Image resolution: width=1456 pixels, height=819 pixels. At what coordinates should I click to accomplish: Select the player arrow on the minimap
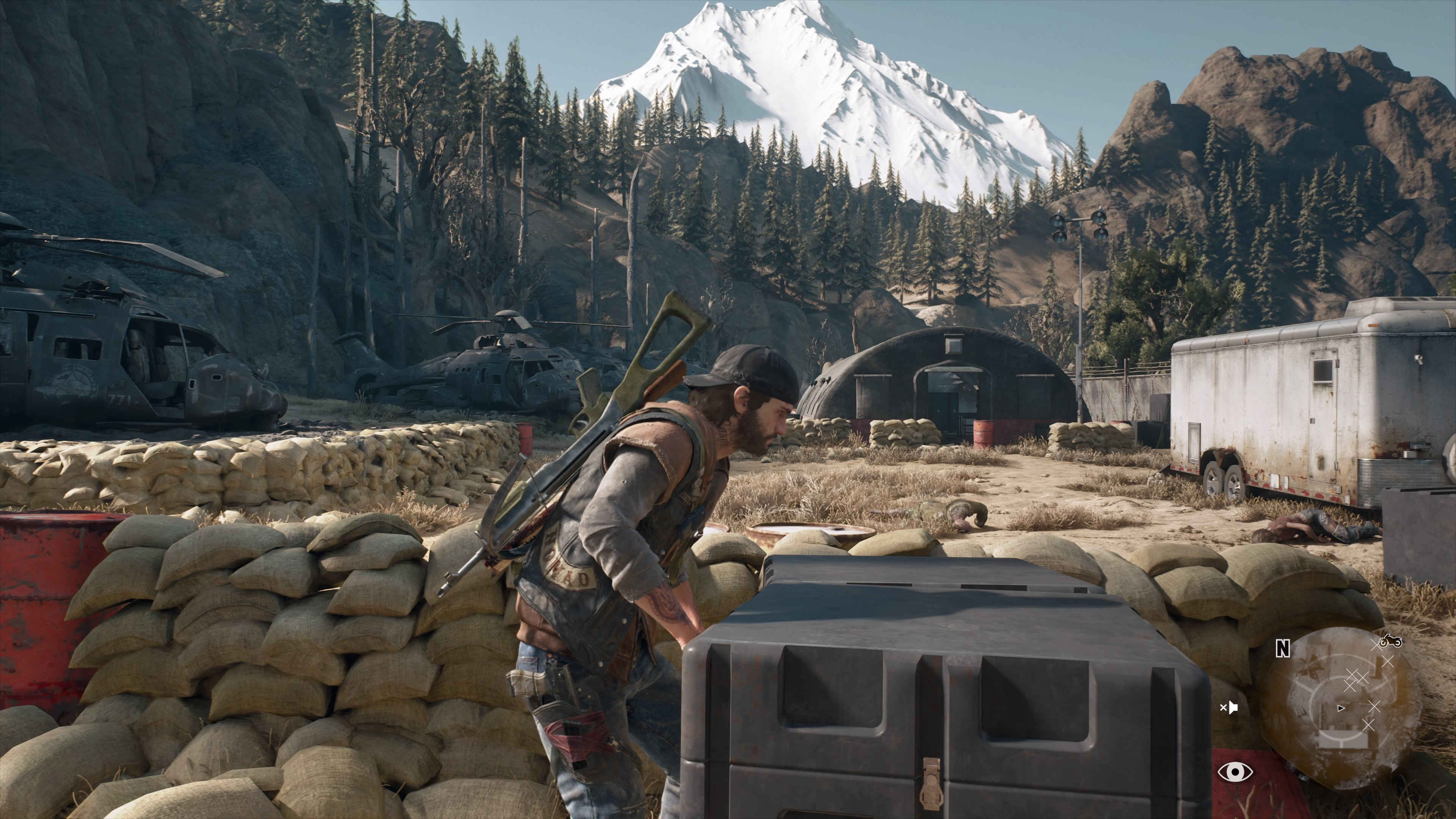(x=1341, y=708)
